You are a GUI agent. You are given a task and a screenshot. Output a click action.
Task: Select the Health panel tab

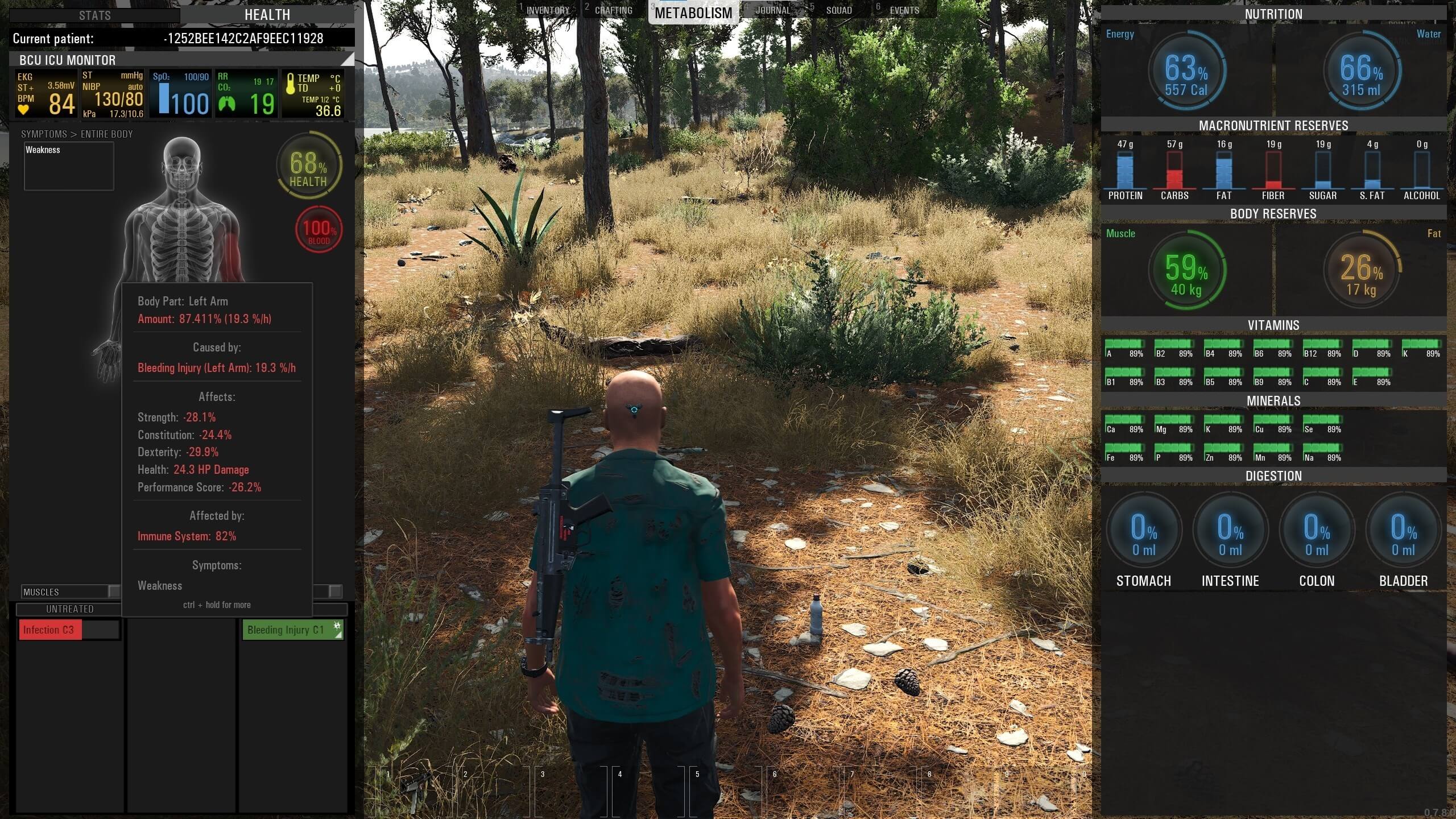tap(267, 15)
